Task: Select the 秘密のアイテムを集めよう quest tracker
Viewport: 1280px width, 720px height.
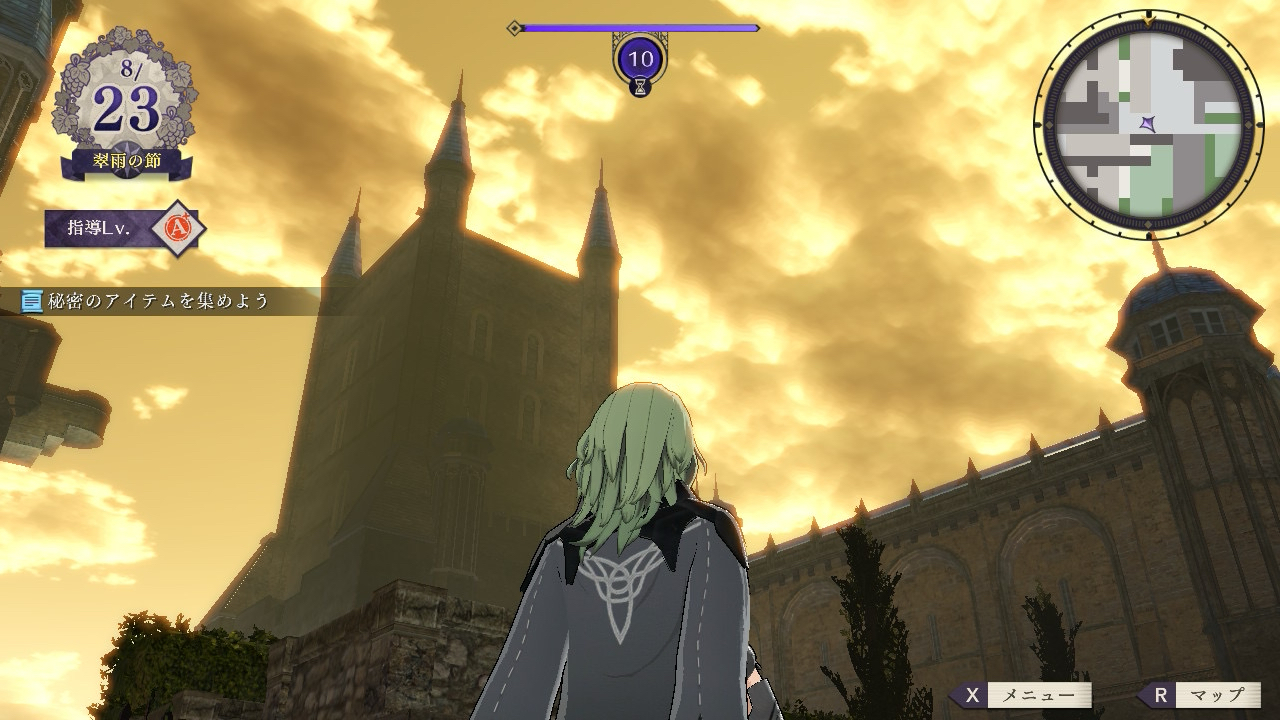Action: coord(148,301)
